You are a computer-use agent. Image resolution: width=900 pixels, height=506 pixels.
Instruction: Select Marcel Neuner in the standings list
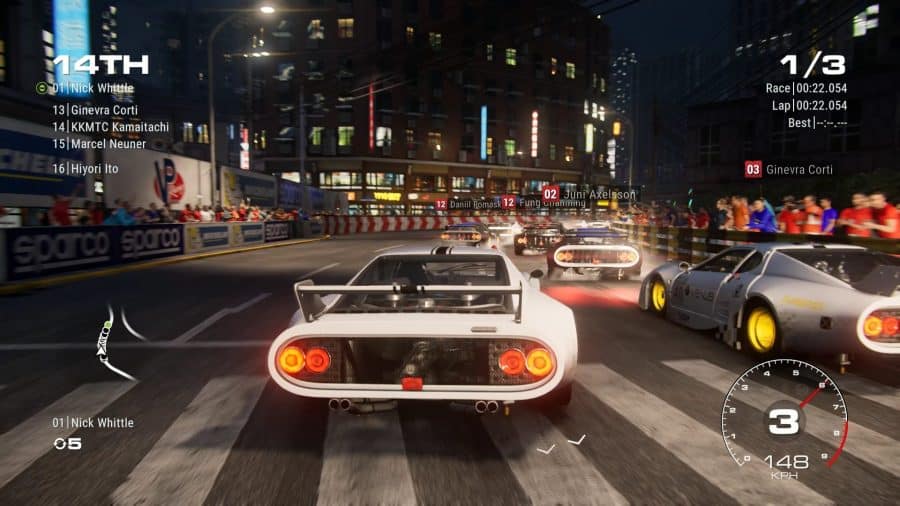click(98, 144)
